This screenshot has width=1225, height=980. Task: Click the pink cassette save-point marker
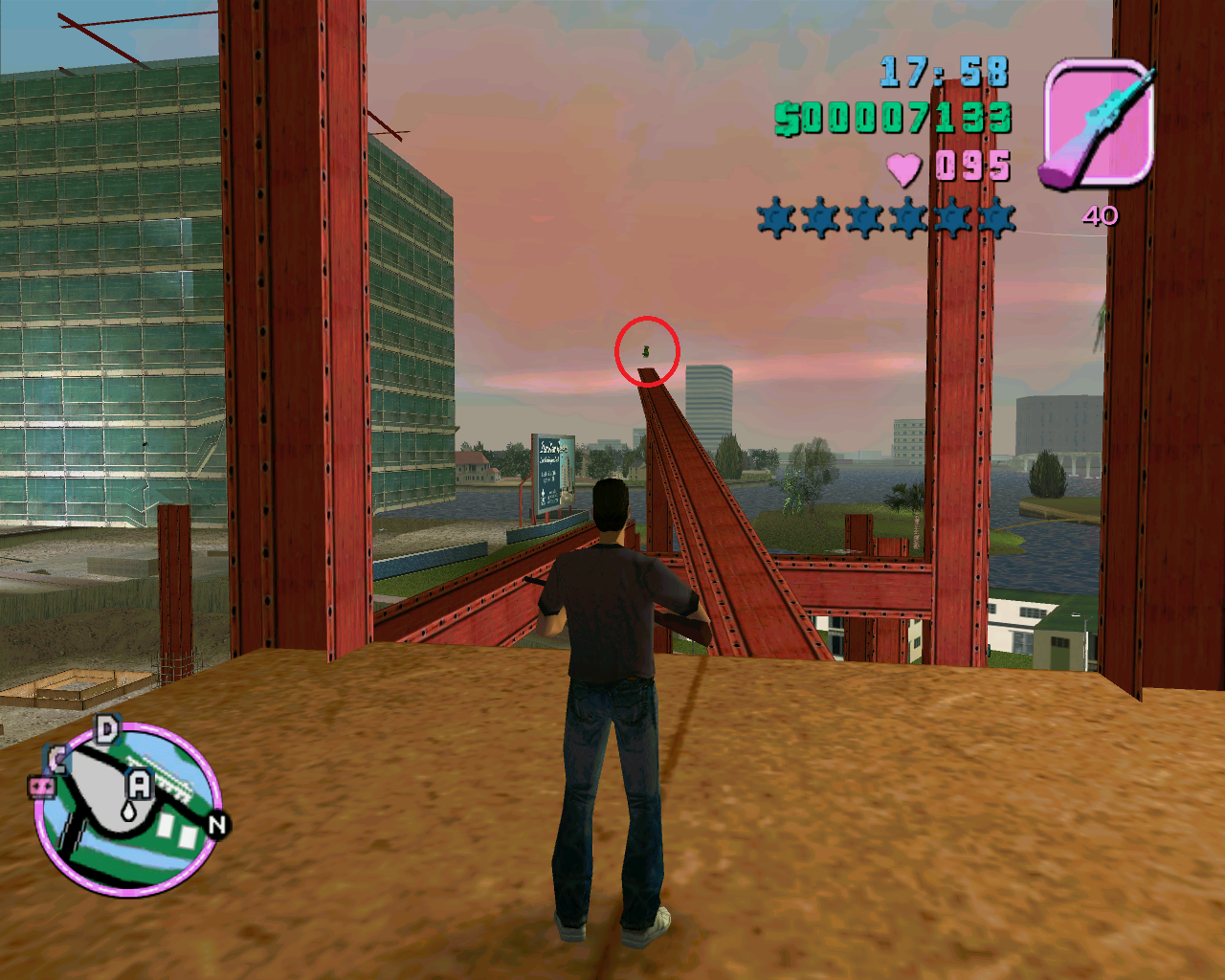tap(40, 788)
